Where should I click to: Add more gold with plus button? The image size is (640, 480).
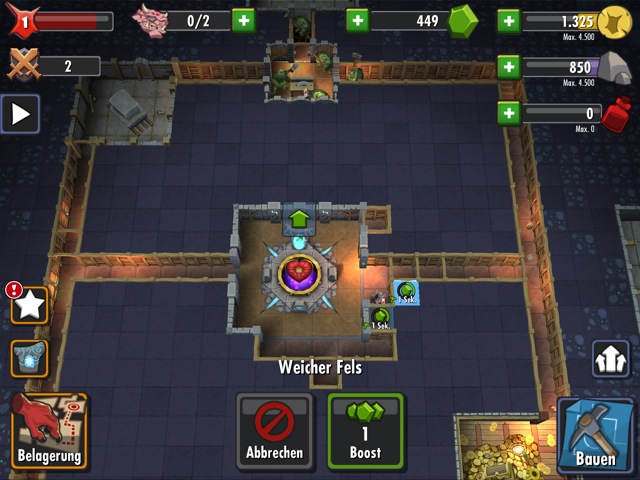click(508, 20)
